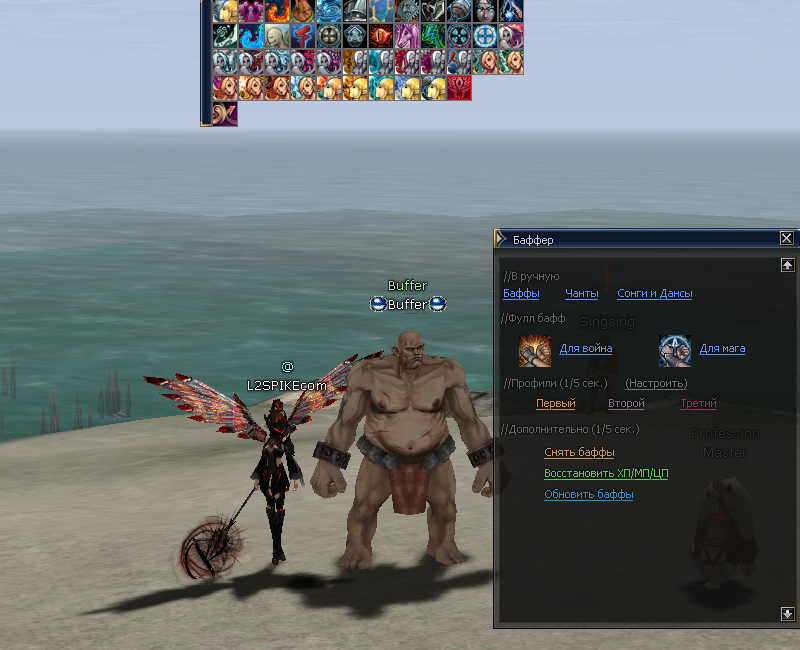The width and height of the screenshot is (800, 650).
Task: Apply the full buff Для мага
Action: click(722, 349)
